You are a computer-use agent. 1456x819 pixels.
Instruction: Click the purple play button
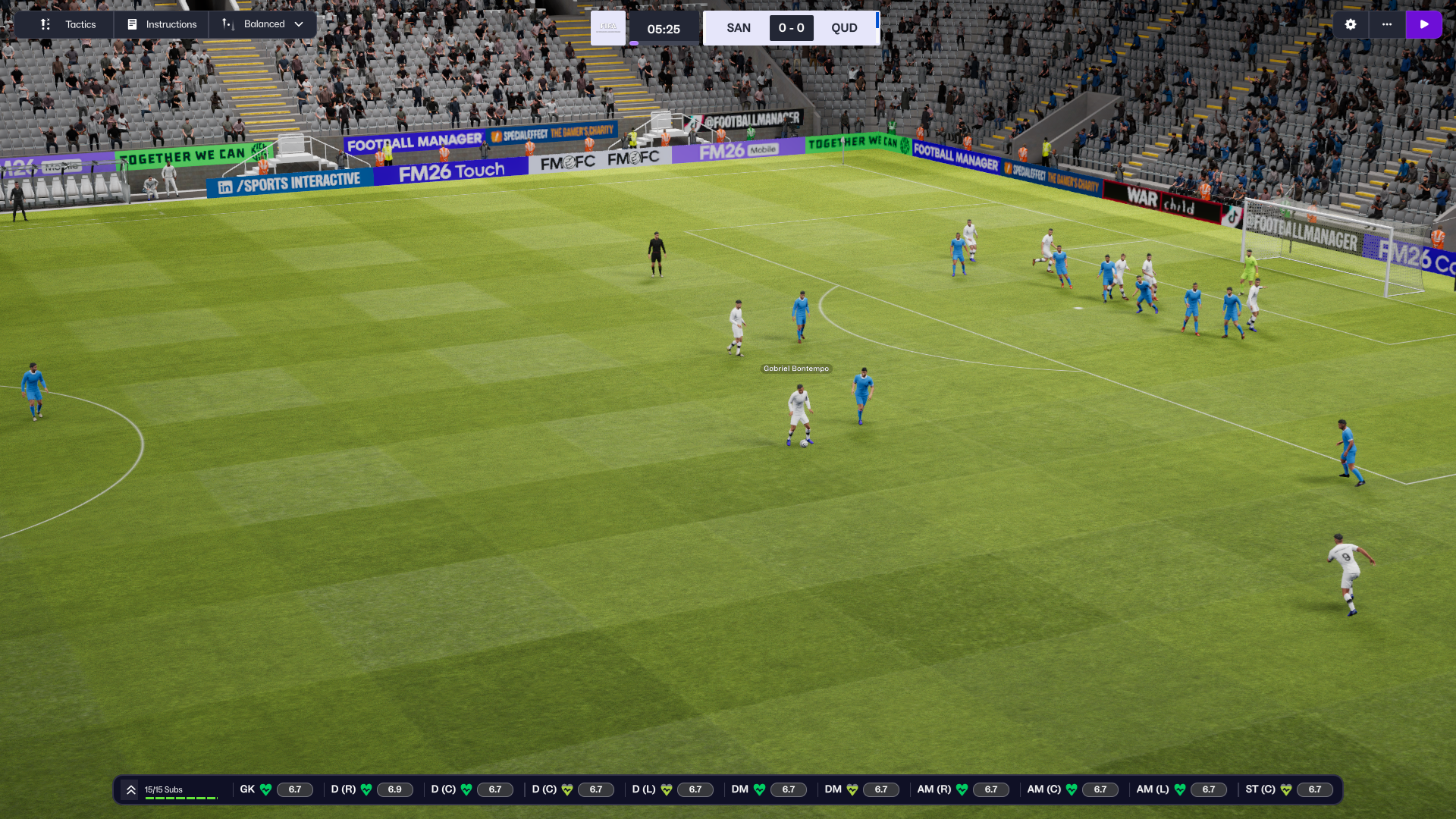tap(1423, 24)
